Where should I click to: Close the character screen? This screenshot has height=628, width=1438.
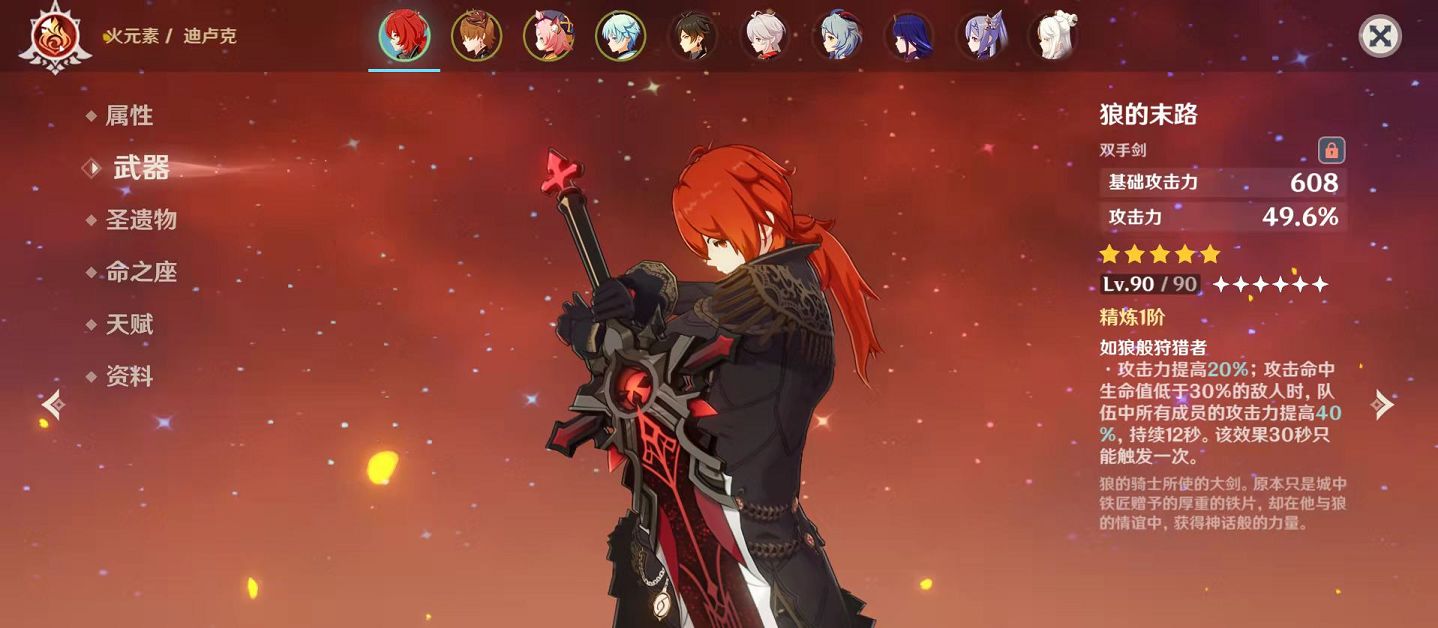pos(1380,37)
